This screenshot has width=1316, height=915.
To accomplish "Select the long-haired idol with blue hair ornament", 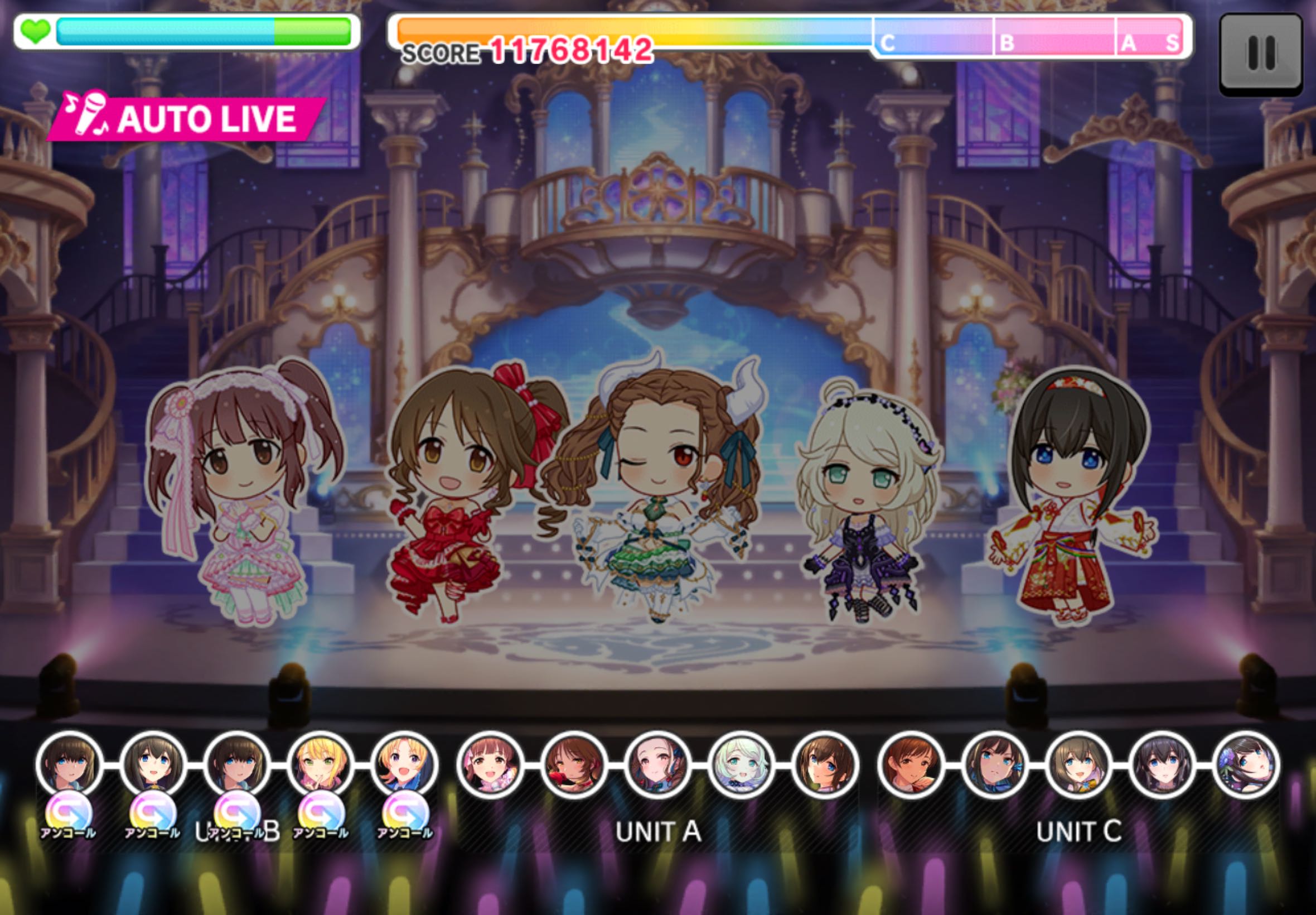I will point(994,764).
